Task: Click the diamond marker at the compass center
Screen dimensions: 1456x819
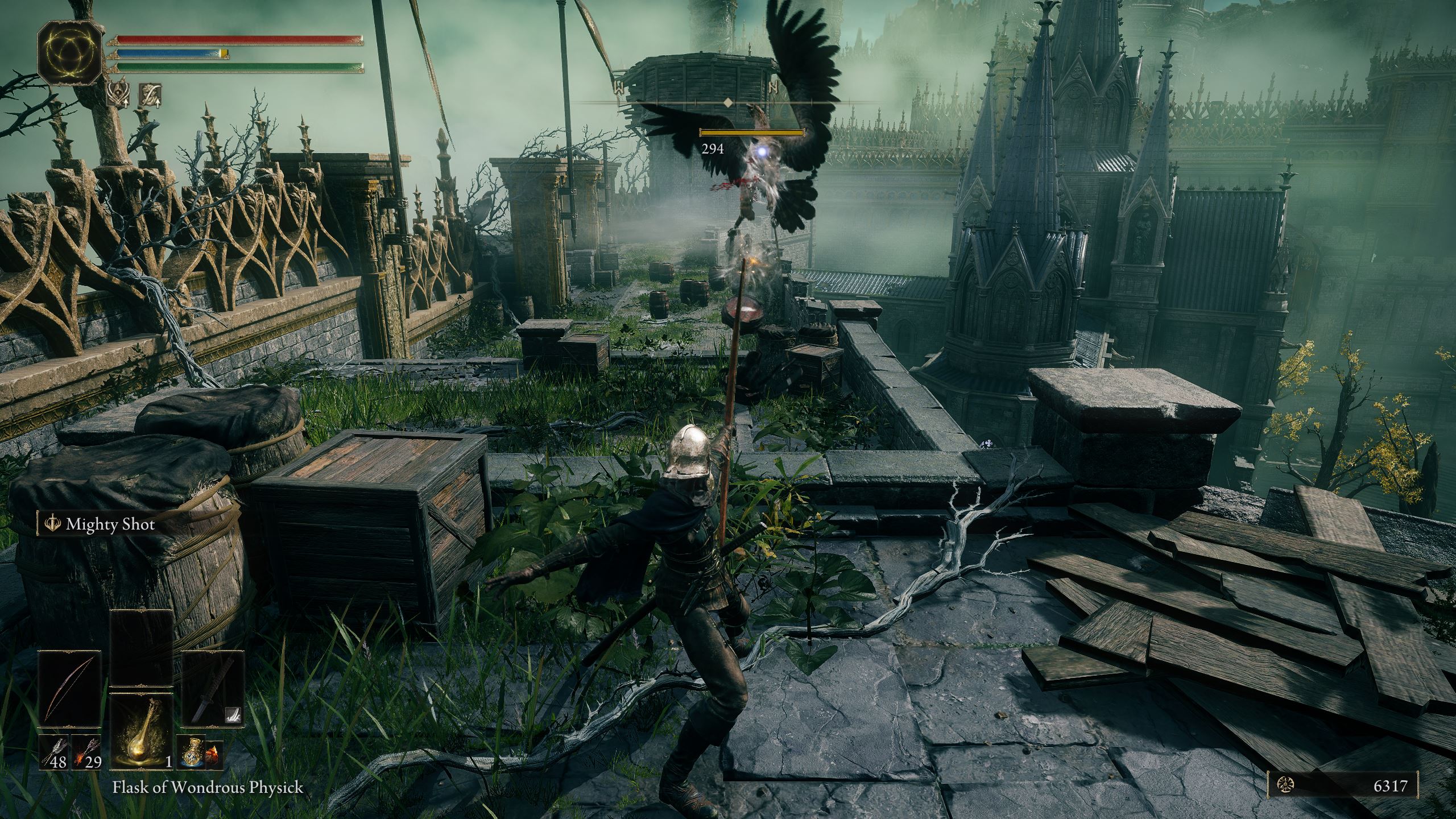Action: click(x=729, y=104)
